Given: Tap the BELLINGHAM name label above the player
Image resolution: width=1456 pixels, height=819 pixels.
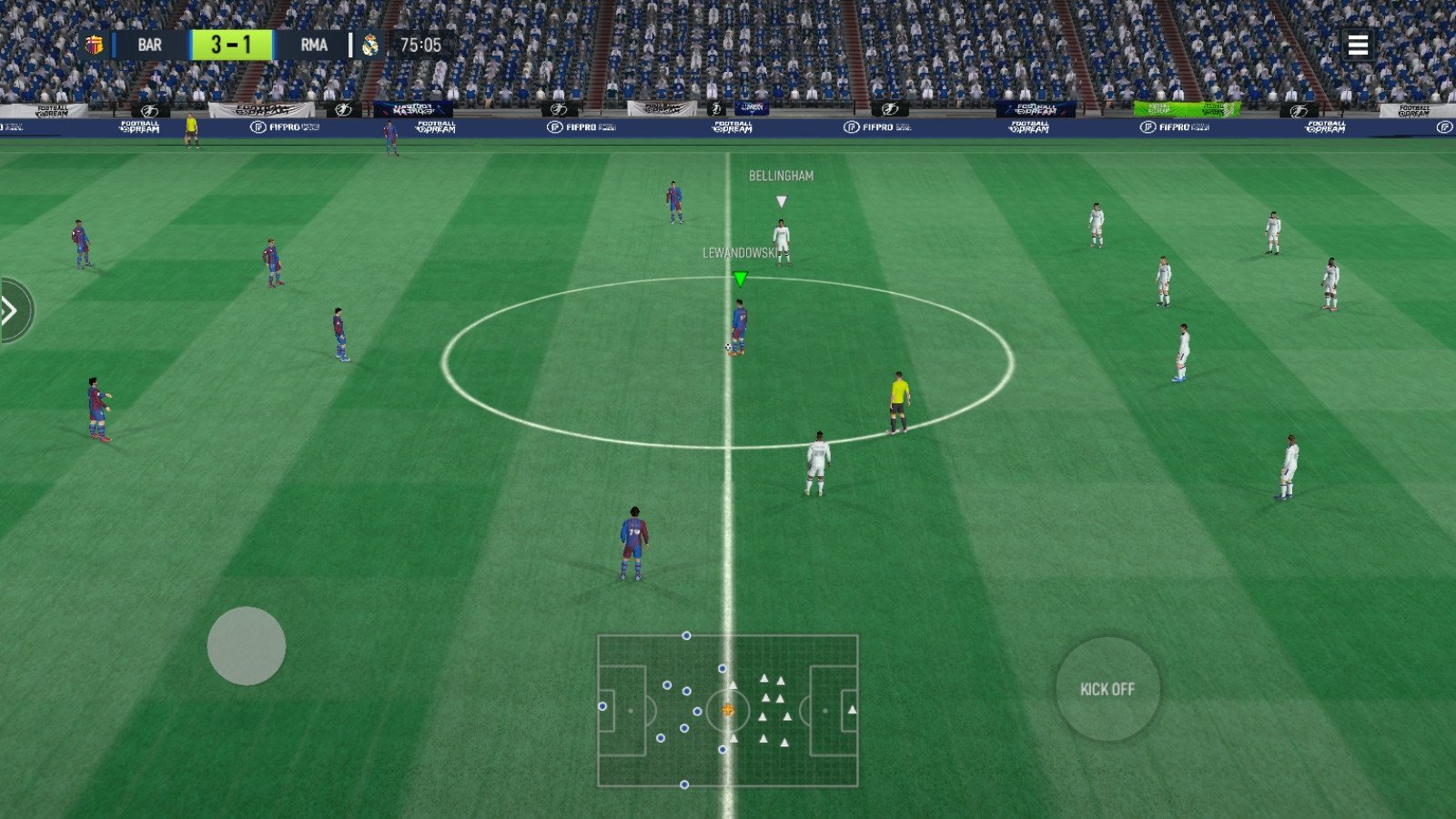Looking at the screenshot, I should 780,175.
